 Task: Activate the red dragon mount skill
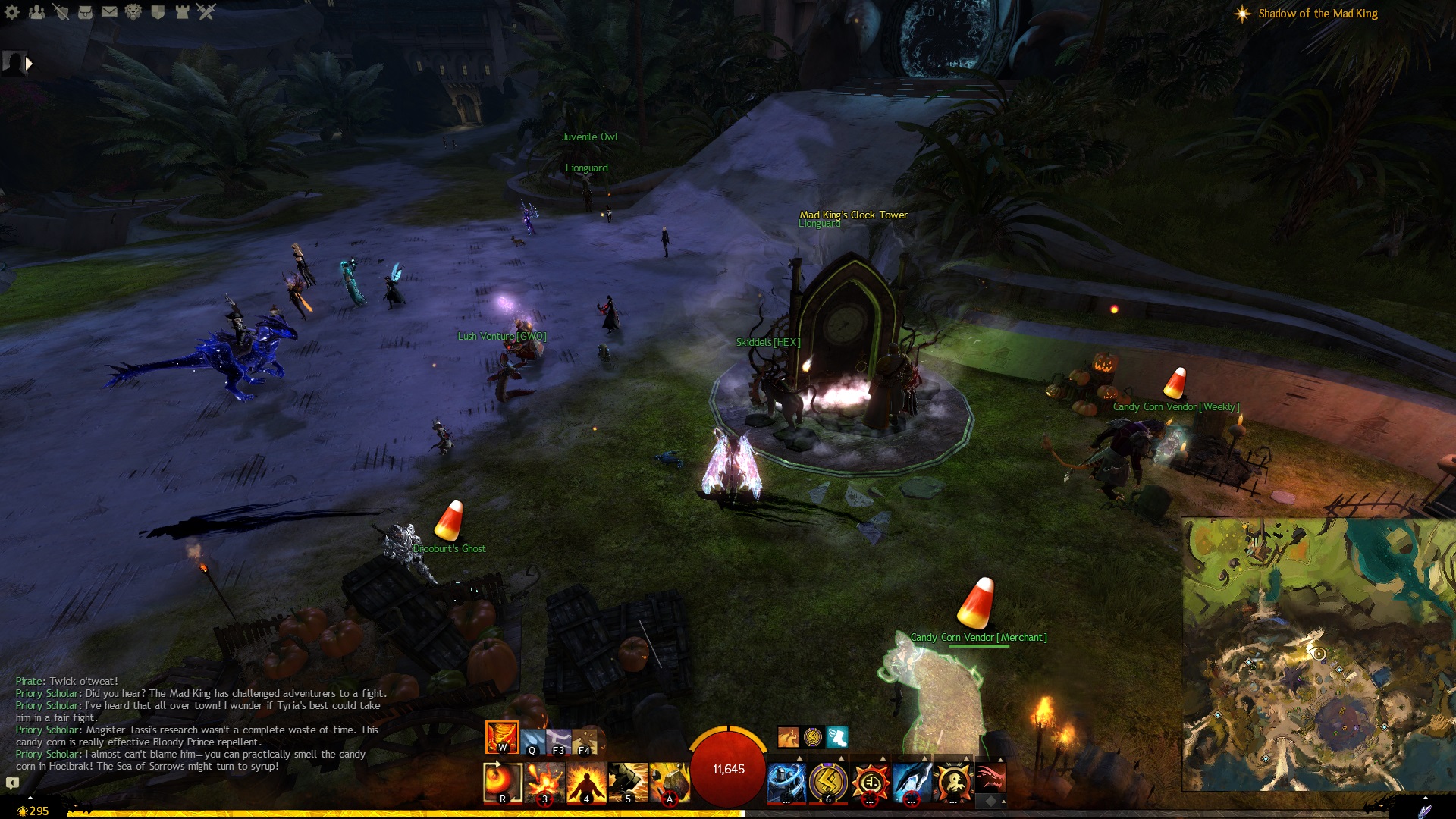click(990, 778)
